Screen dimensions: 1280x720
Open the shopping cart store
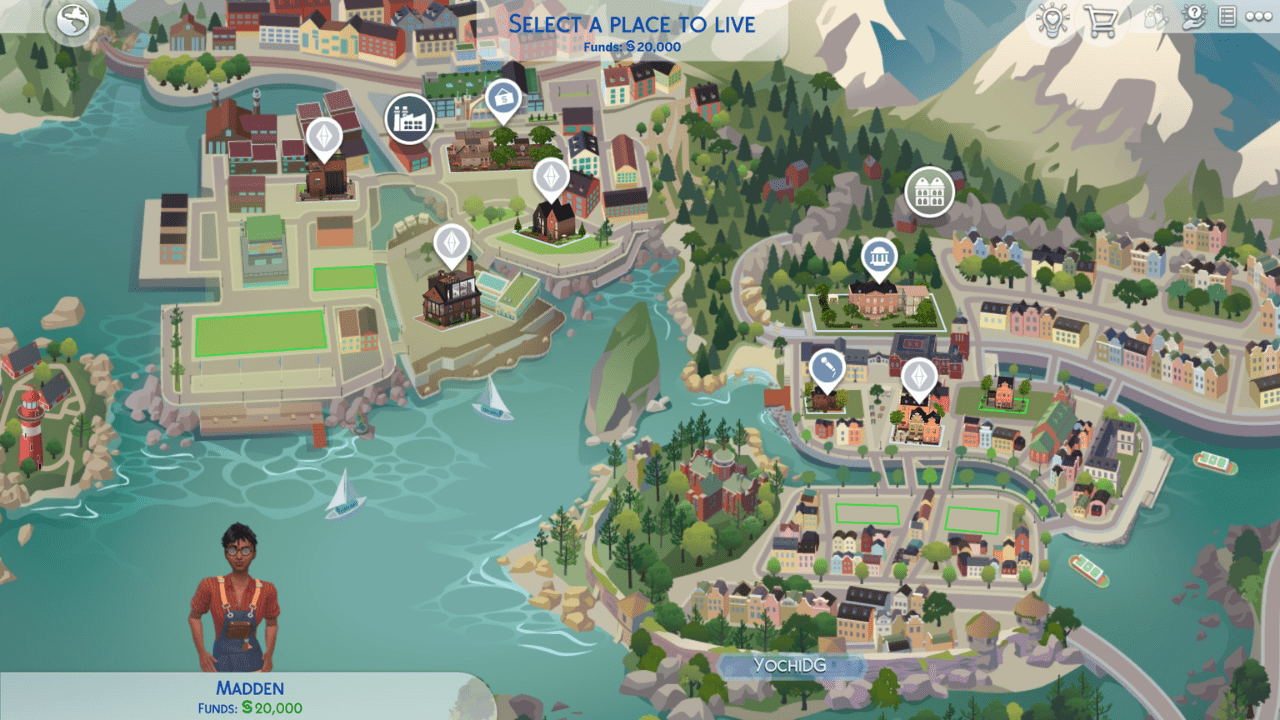1100,20
